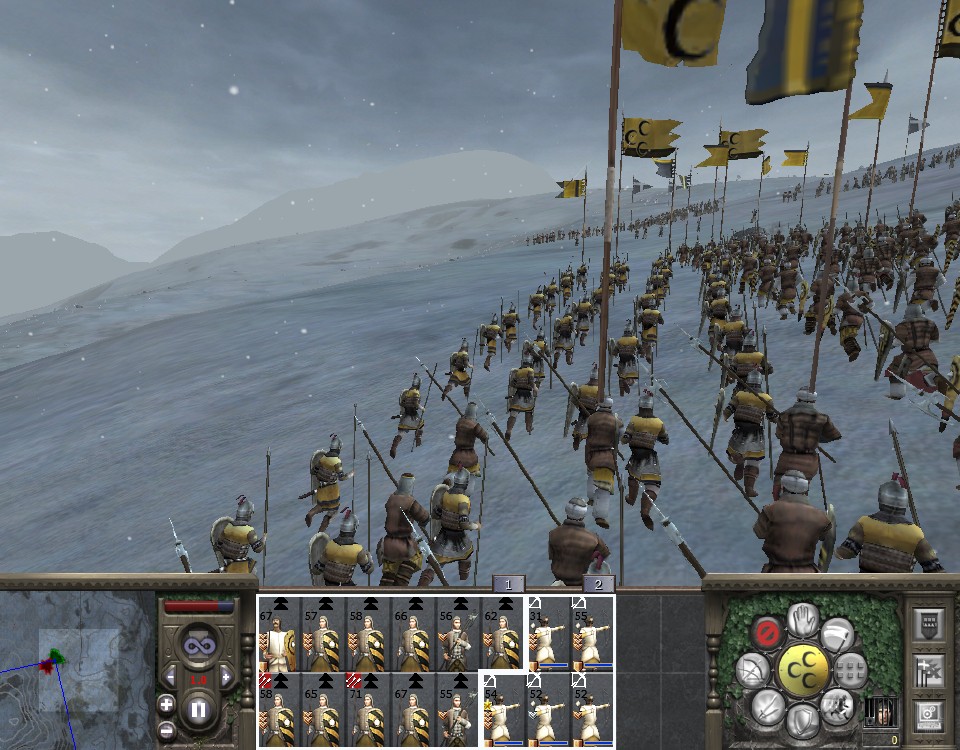Toggle the run mode button
Viewport: 960px width, 750px height.
pos(835,706)
